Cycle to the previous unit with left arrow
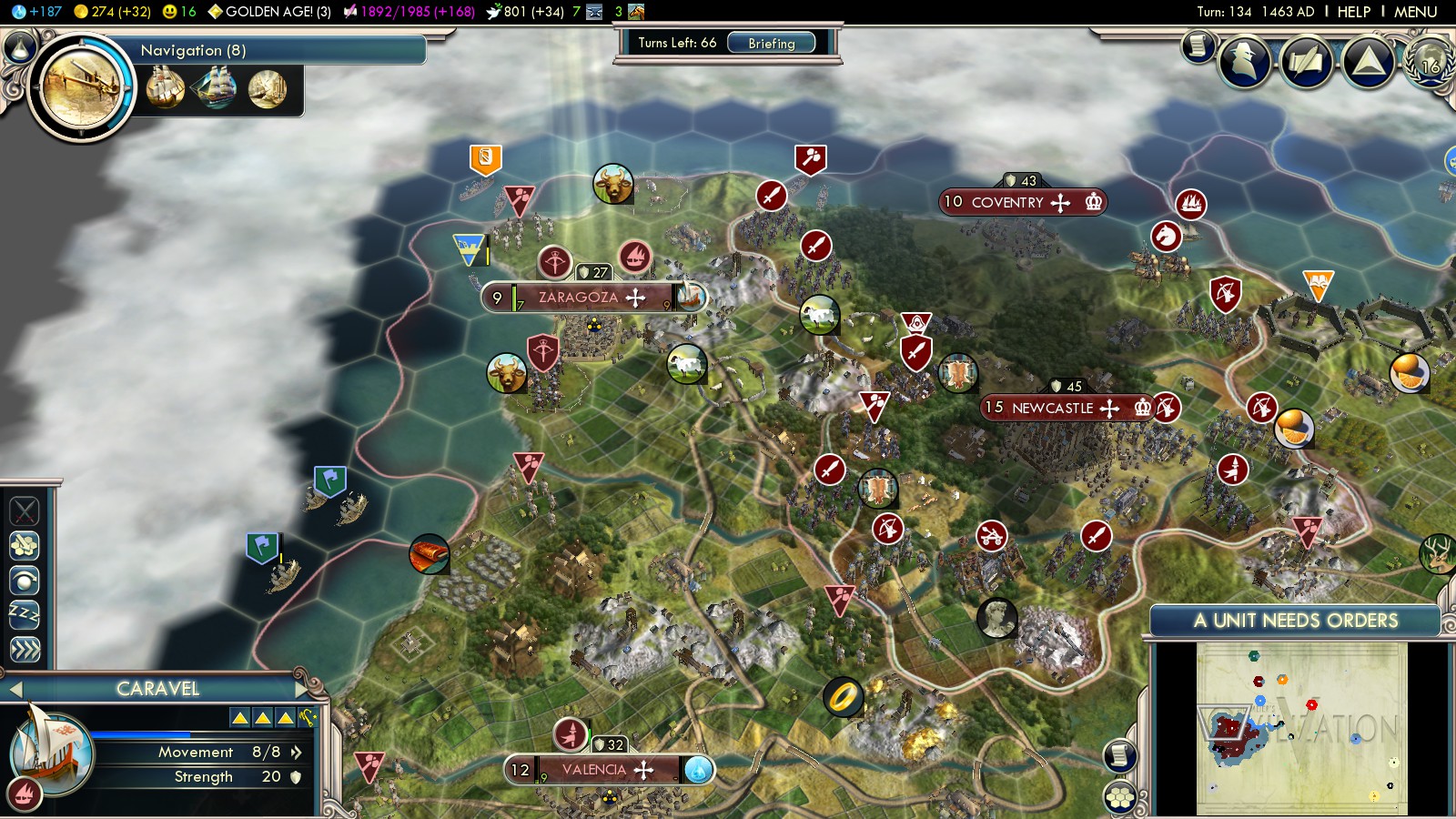Viewport: 1456px width, 819px height. [x=15, y=689]
